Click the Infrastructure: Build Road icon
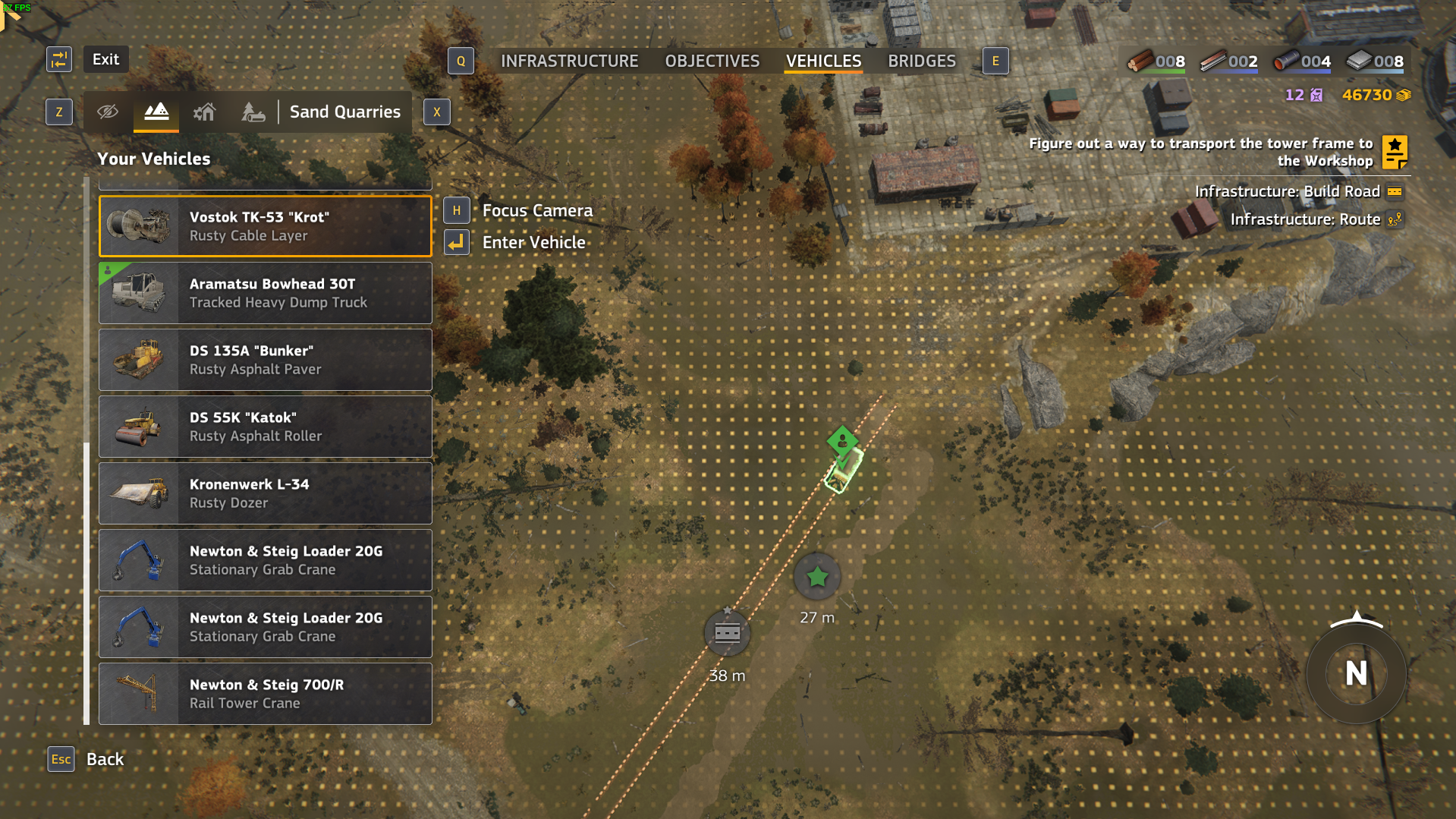 coord(1395,191)
